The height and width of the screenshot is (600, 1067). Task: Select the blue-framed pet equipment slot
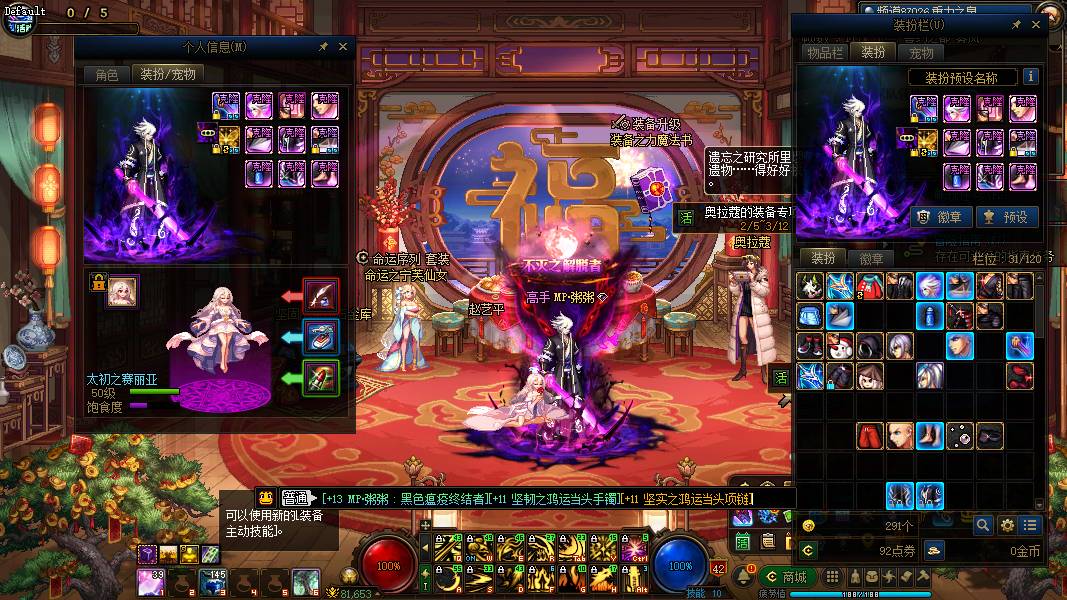click(321, 337)
